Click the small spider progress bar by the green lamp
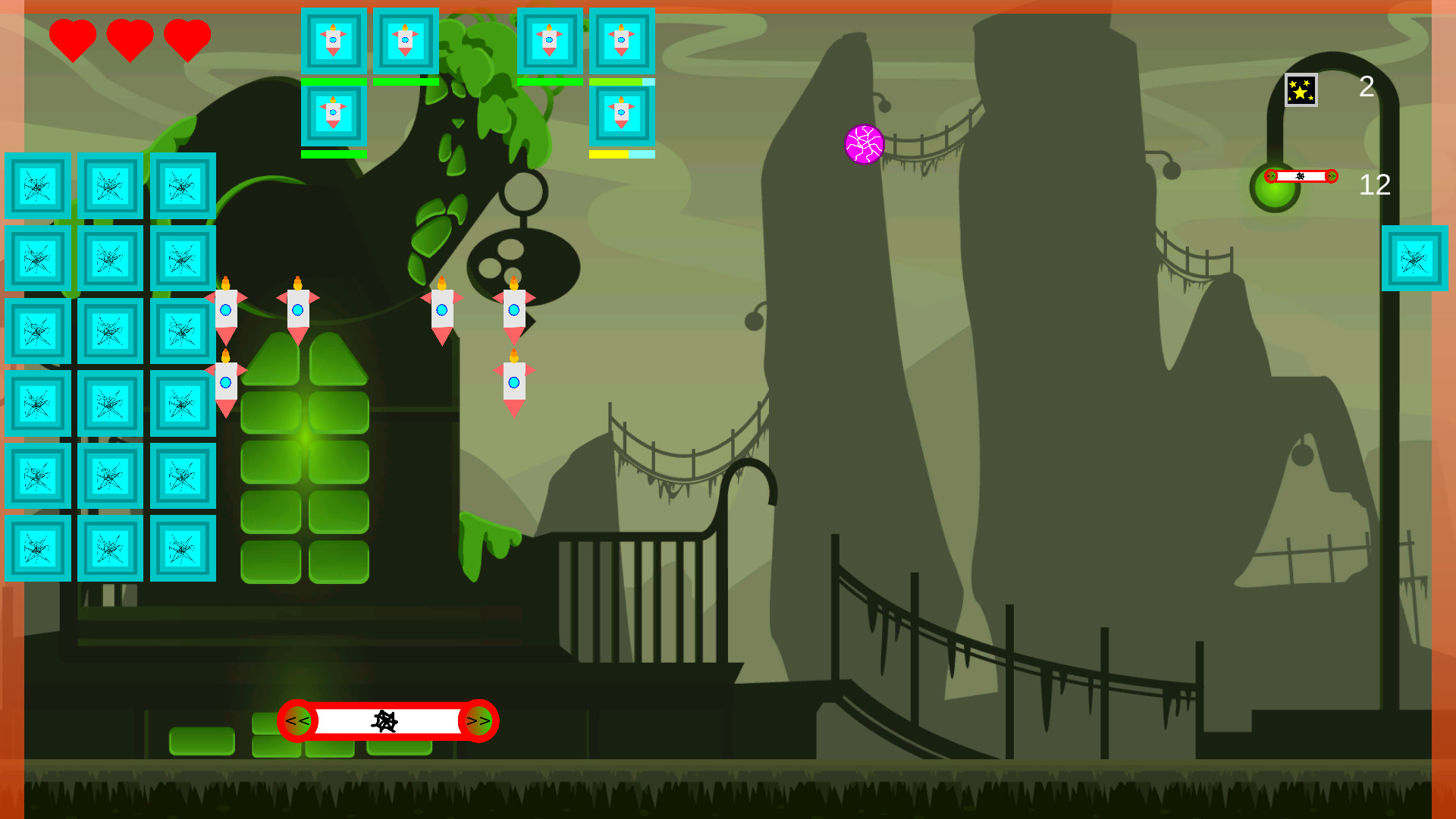 coord(1300,177)
